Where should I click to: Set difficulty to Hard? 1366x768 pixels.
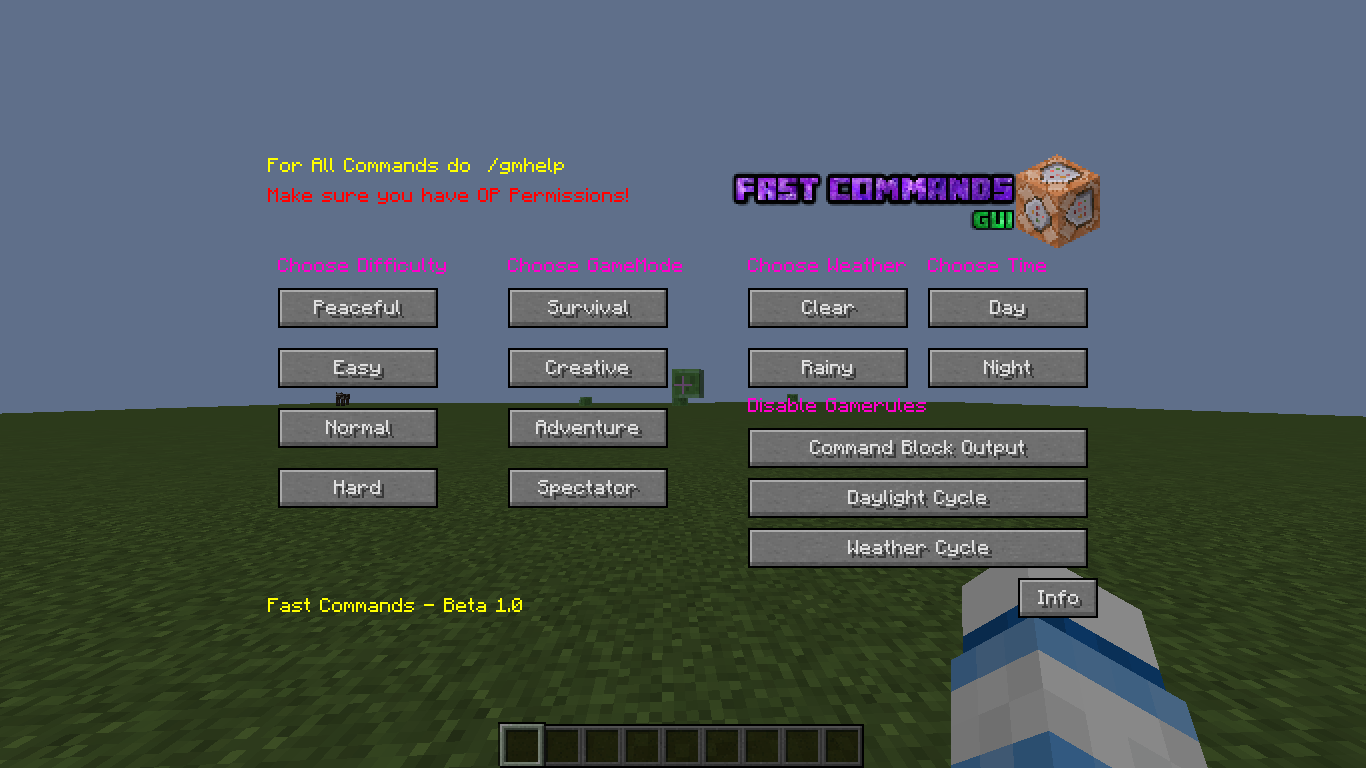(x=357, y=488)
